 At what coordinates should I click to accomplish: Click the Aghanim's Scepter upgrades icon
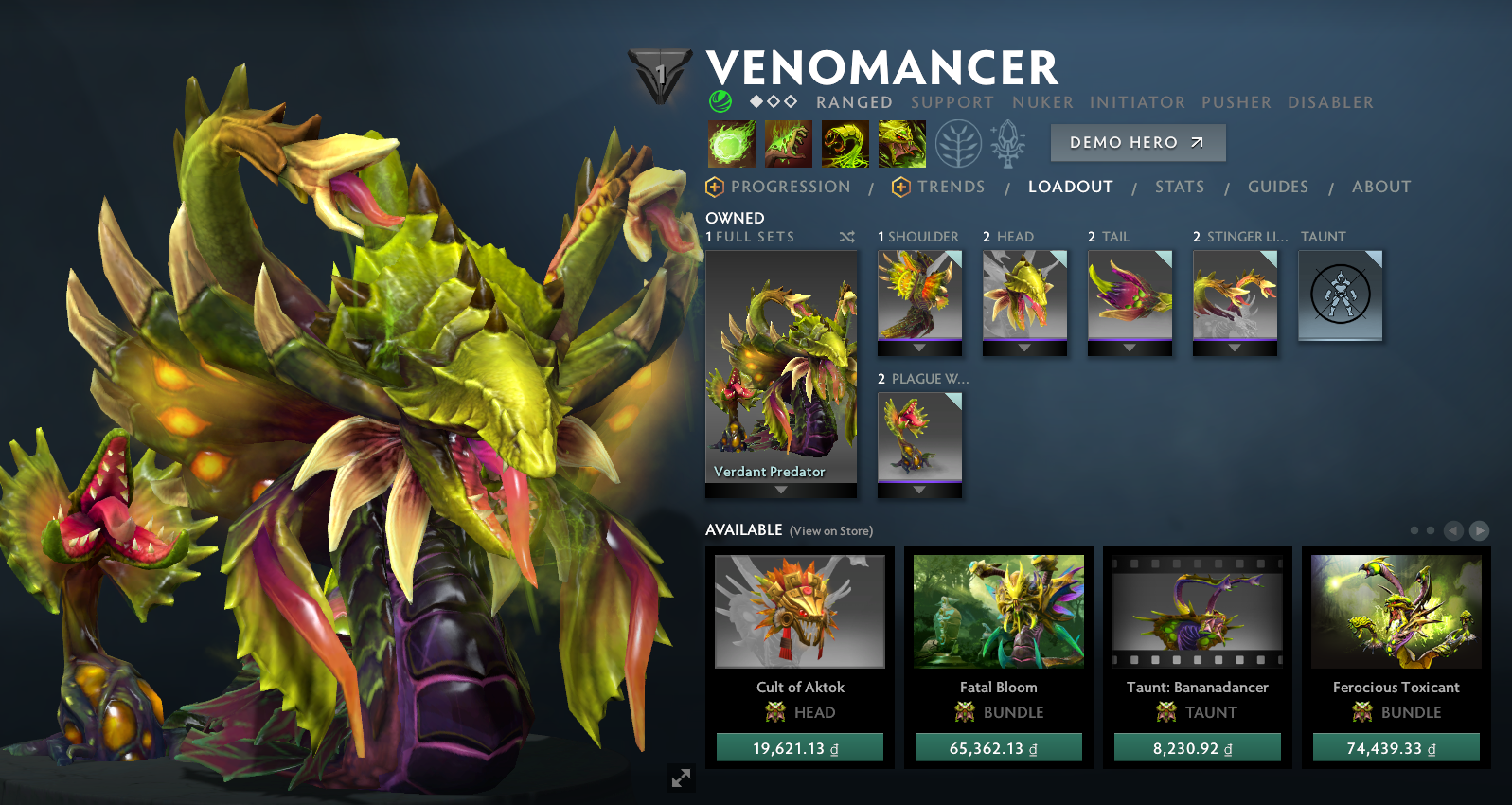[1005, 142]
